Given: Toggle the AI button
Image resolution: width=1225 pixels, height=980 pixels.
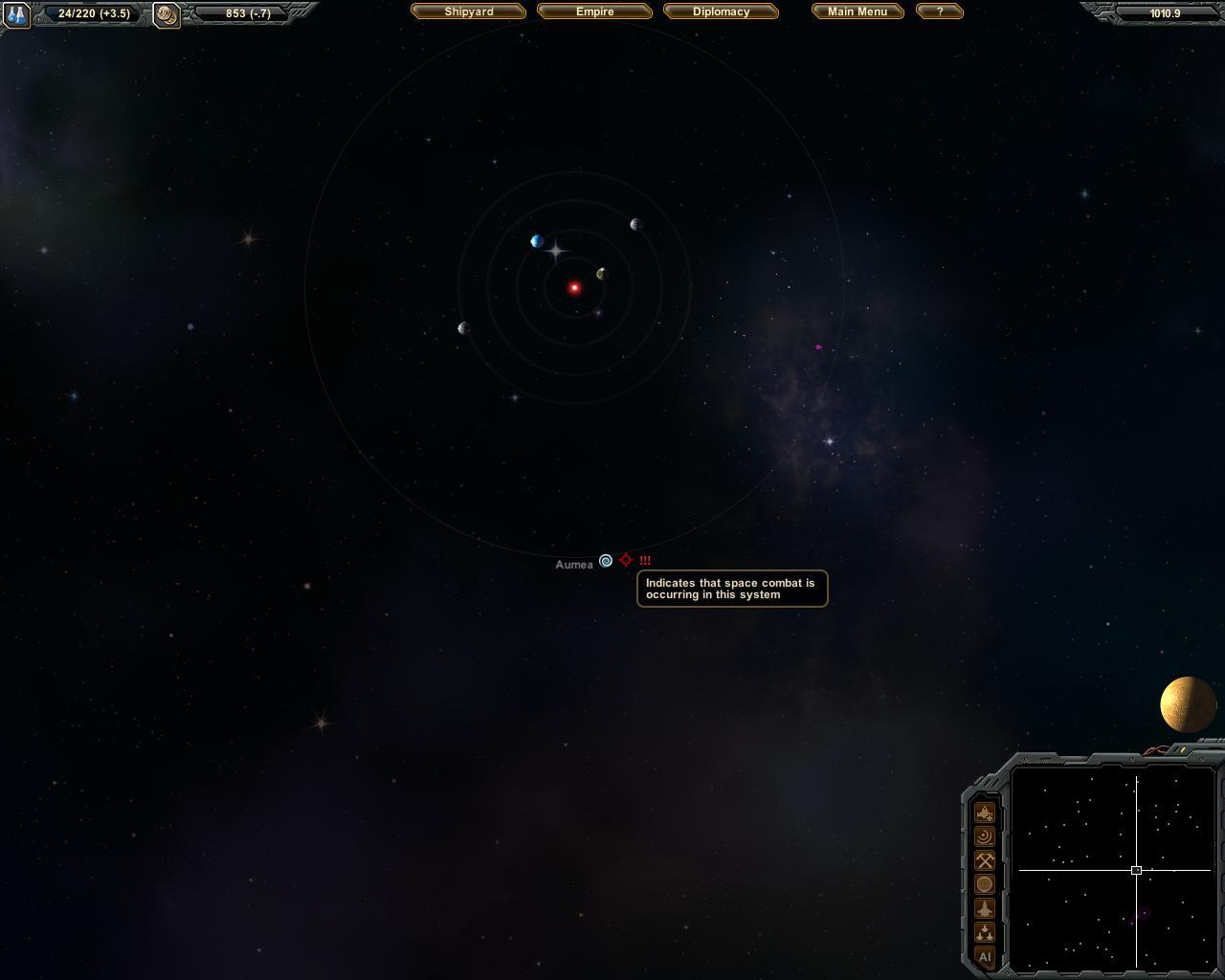Looking at the screenshot, I should point(985,956).
